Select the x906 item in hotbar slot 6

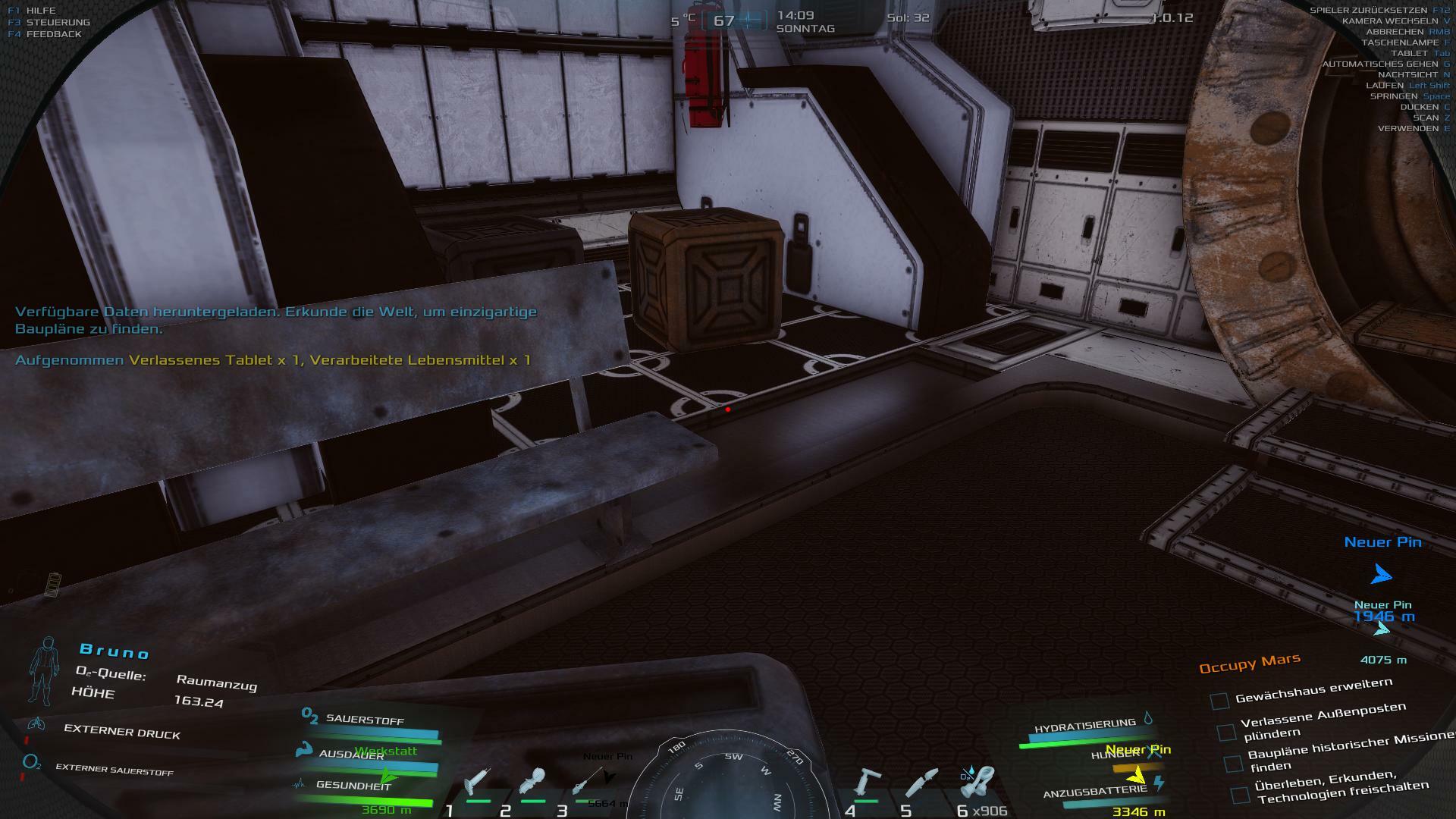[x=978, y=783]
